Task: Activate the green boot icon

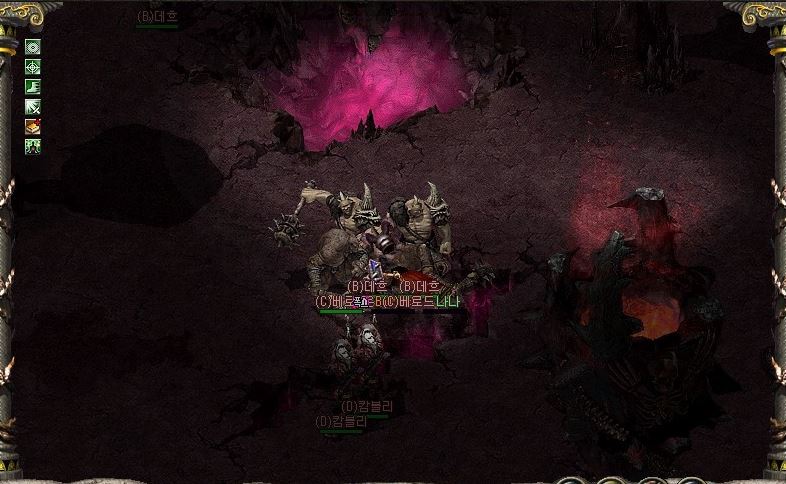Action: coord(32,86)
